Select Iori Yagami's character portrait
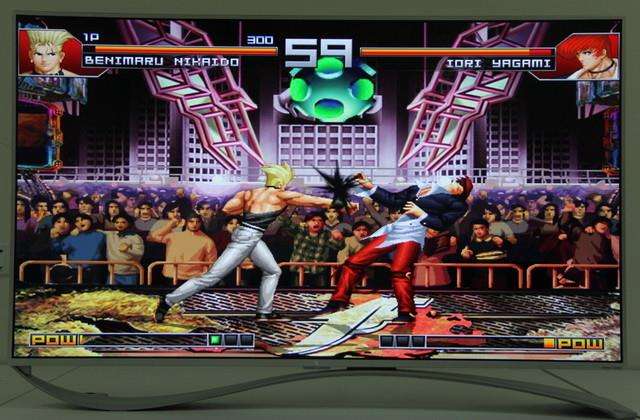 pyautogui.click(x=588, y=55)
